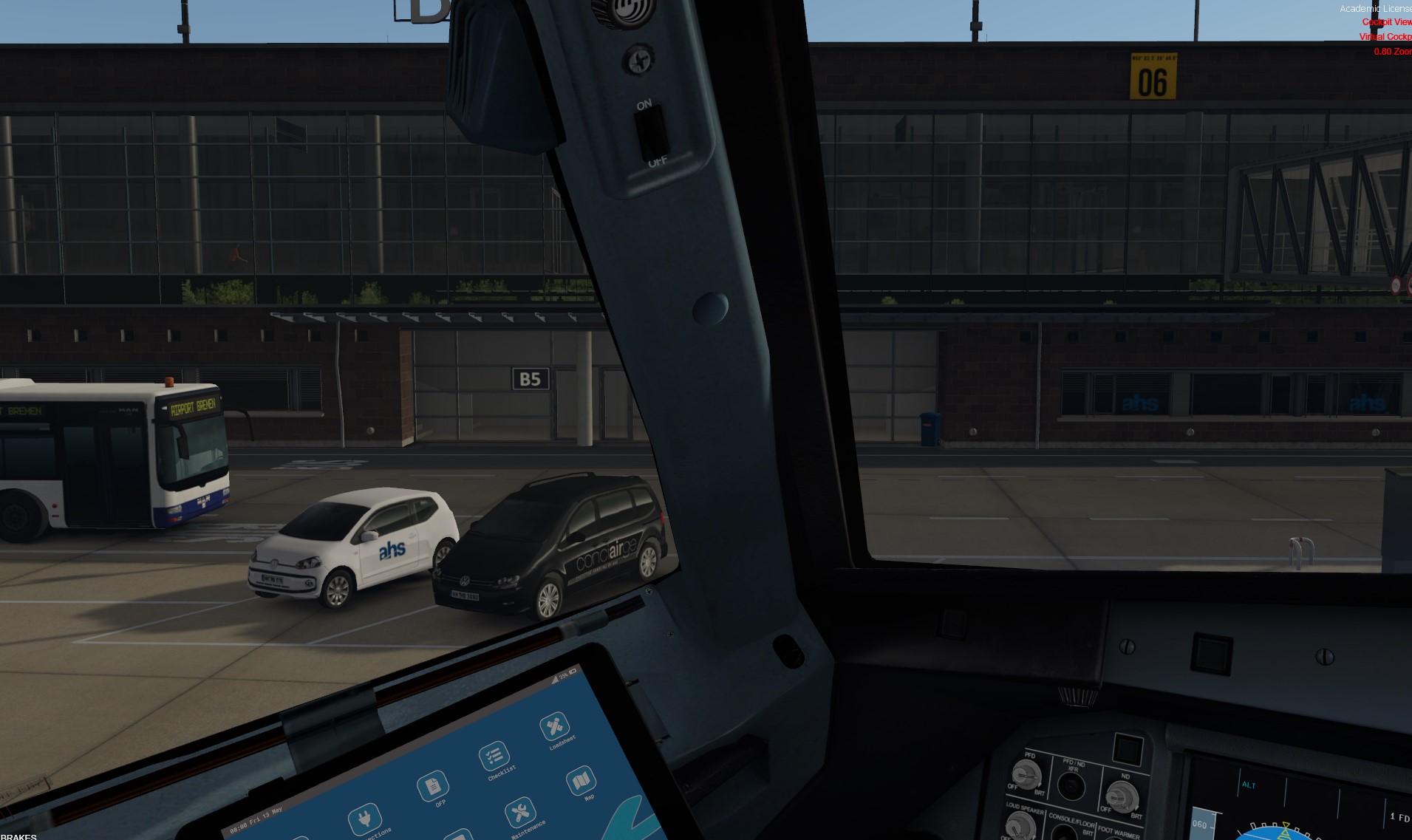Flip the ON/OFF pillar light switch
This screenshot has width=1412, height=840.
tap(651, 134)
